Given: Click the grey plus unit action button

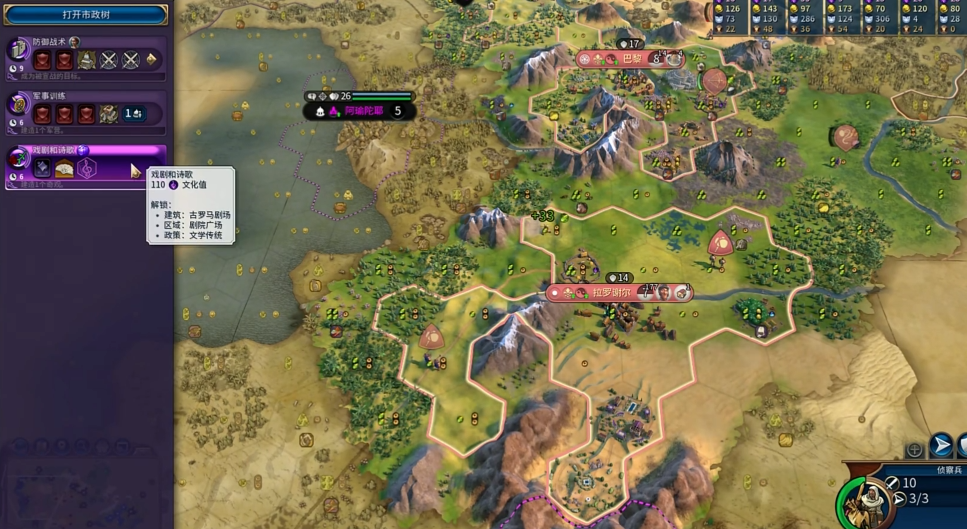Looking at the screenshot, I should (x=914, y=450).
